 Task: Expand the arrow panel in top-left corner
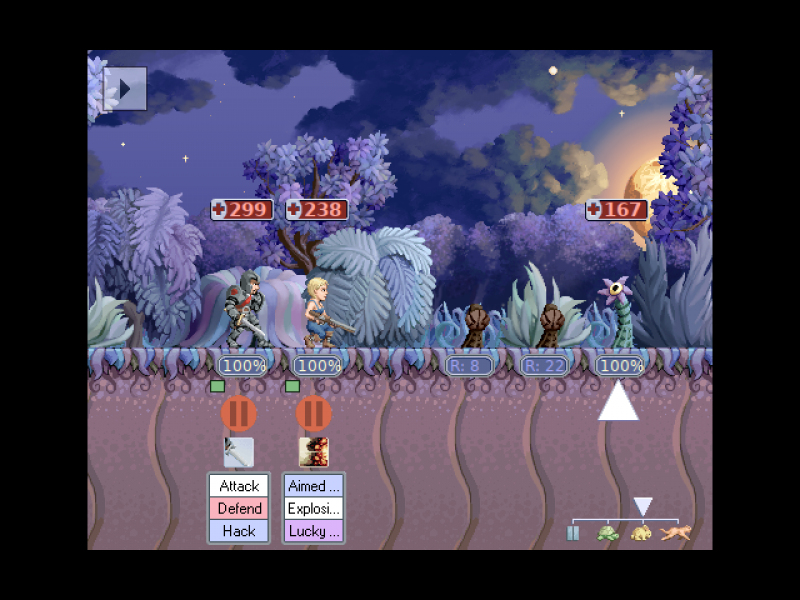click(x=125, y=89)
